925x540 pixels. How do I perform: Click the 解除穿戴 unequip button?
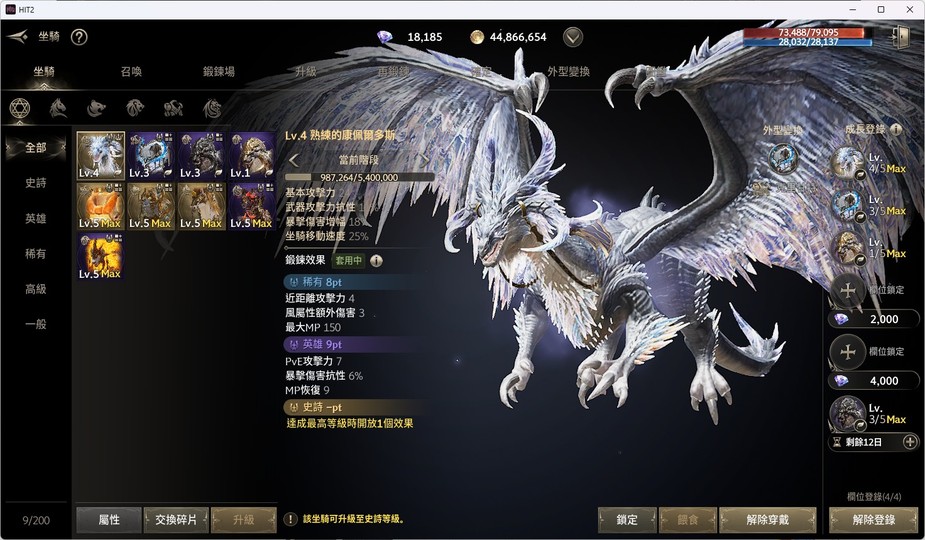point(767,520)
